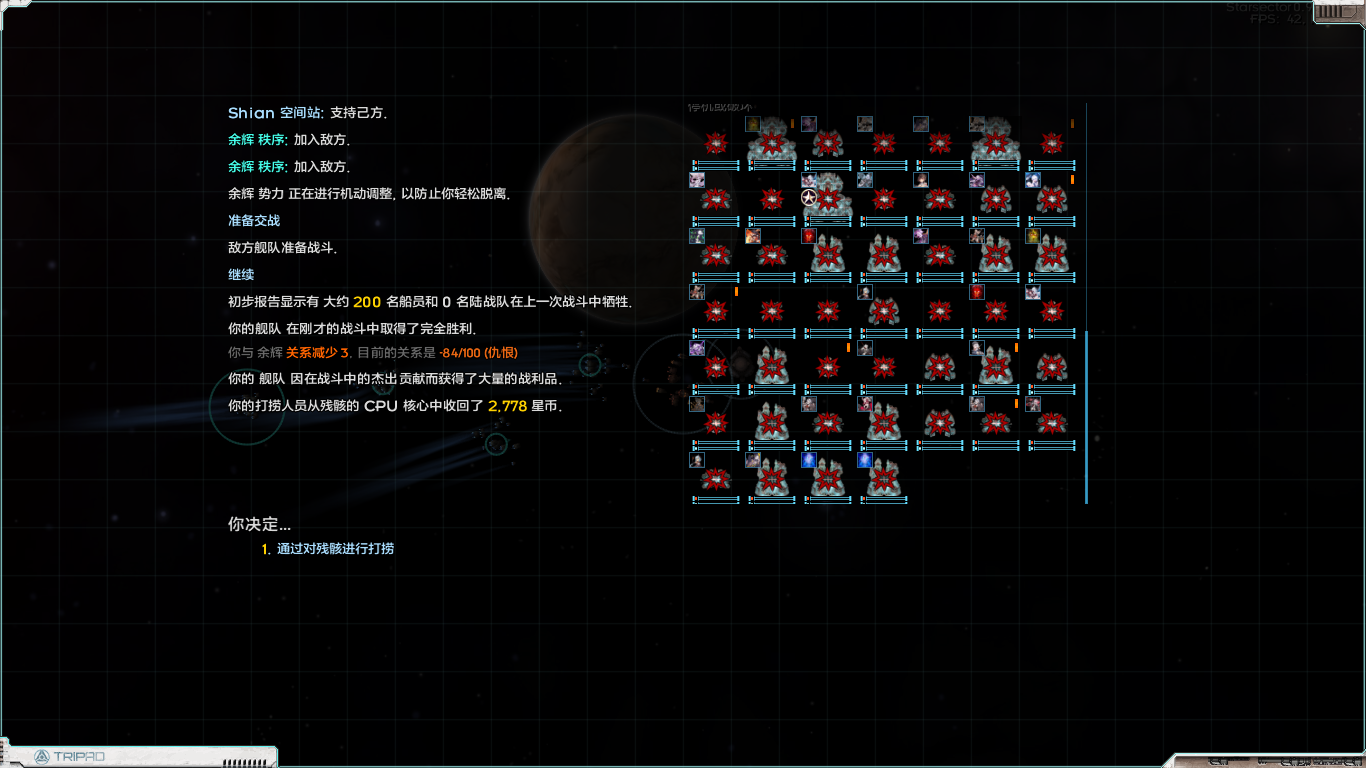
Task: Select the top-left destroyed ship explosion icon
Action: (x=715, y=143)
